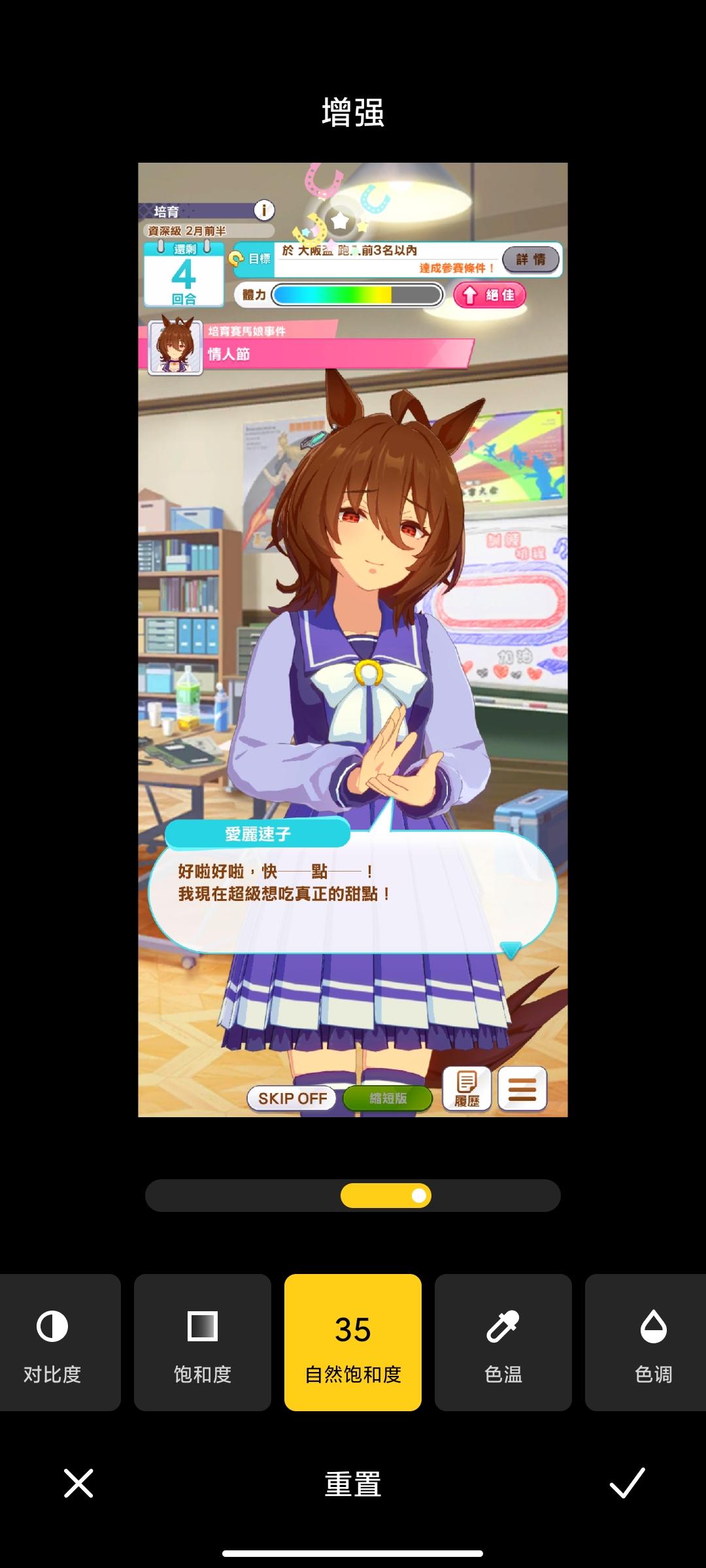
Task: Tap the info icon beside 培育
Action: (264, 210)
